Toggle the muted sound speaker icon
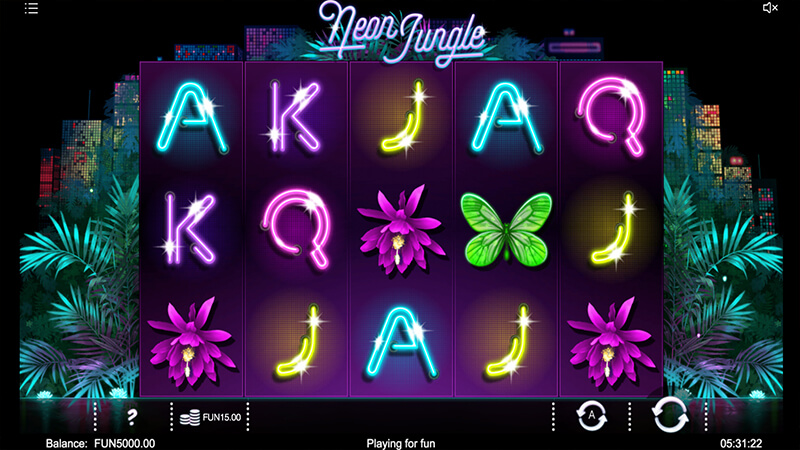 click(770, 8)
